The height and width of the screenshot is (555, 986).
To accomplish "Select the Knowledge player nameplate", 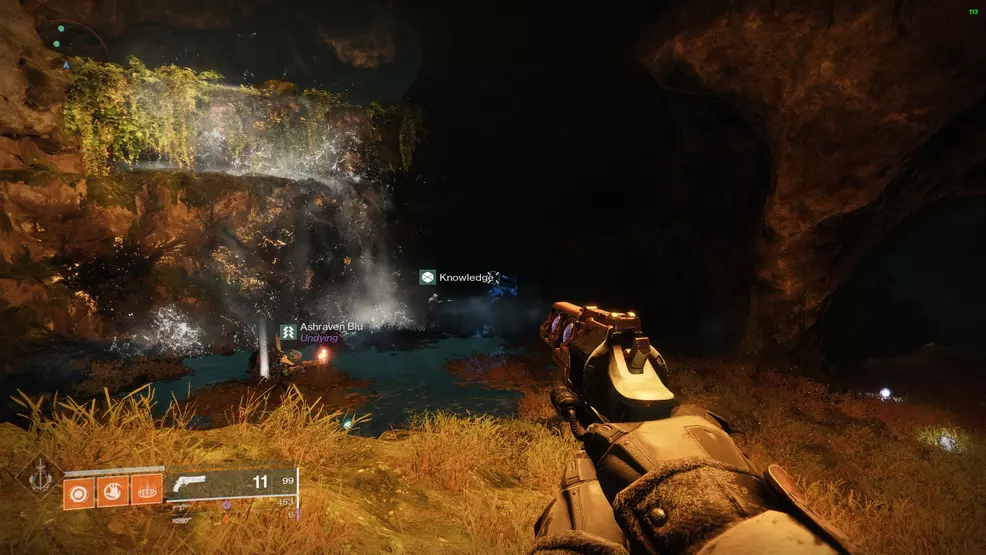I will (457, 277).
